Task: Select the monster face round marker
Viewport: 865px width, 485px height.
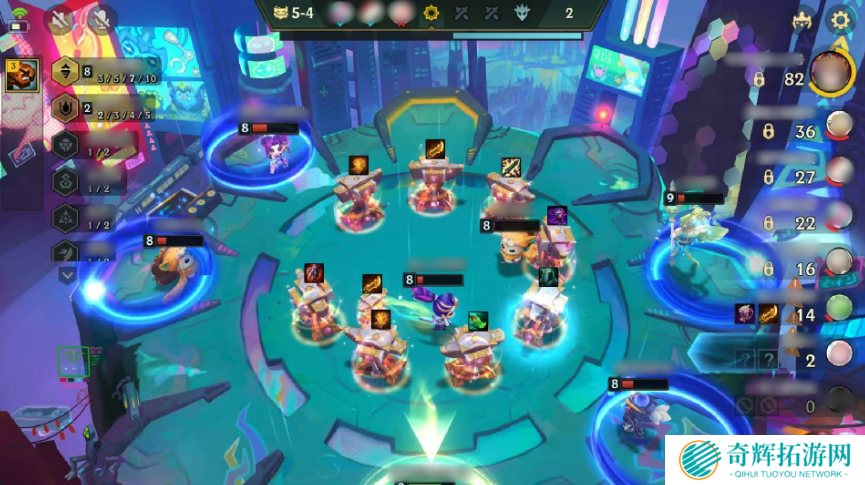Action: pos(521,13)
